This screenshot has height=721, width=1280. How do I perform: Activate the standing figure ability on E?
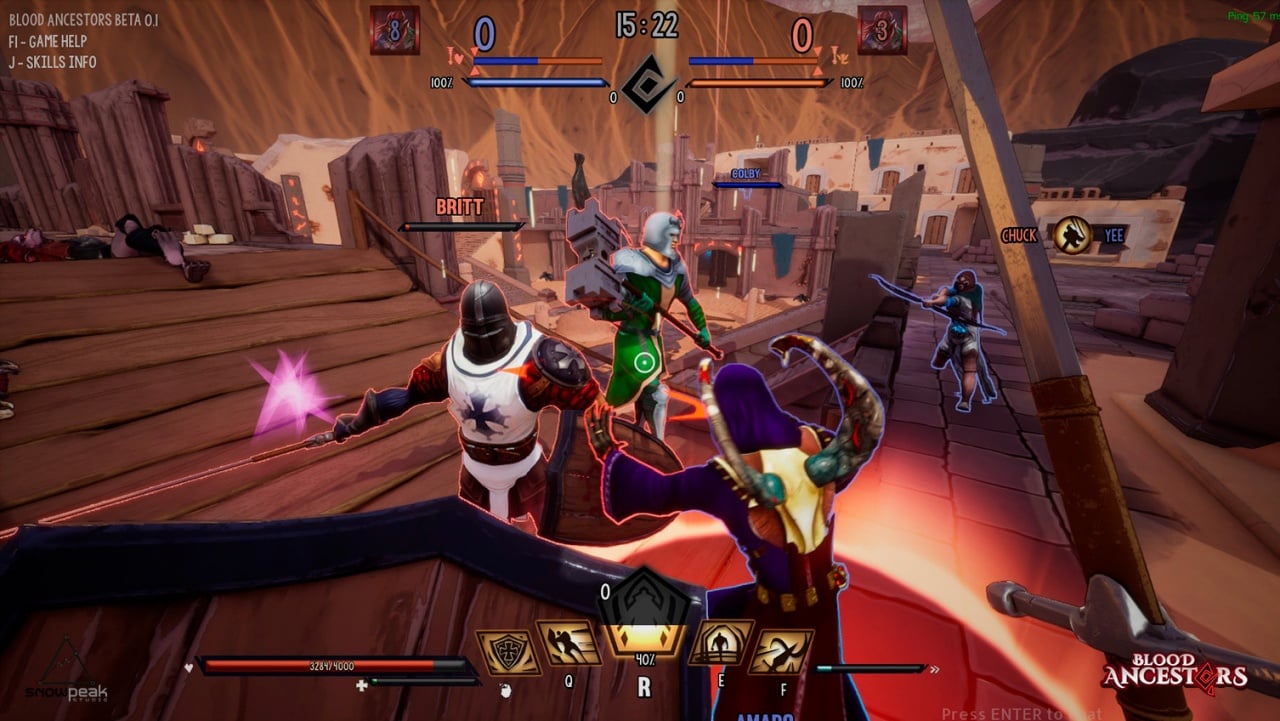point(720,643)
